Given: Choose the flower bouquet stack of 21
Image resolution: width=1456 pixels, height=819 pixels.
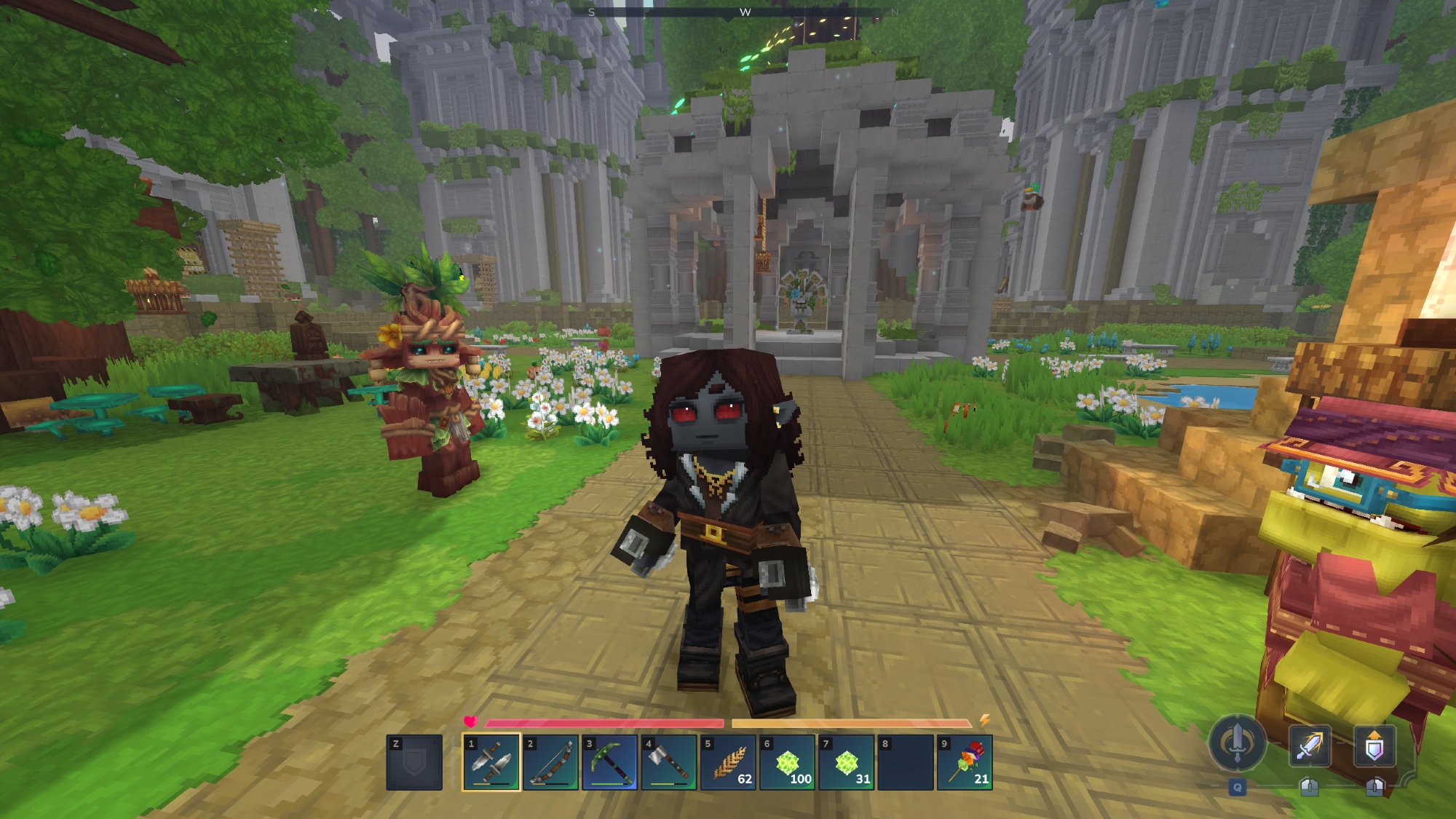Looking at the screenshot, I should 965,762.
